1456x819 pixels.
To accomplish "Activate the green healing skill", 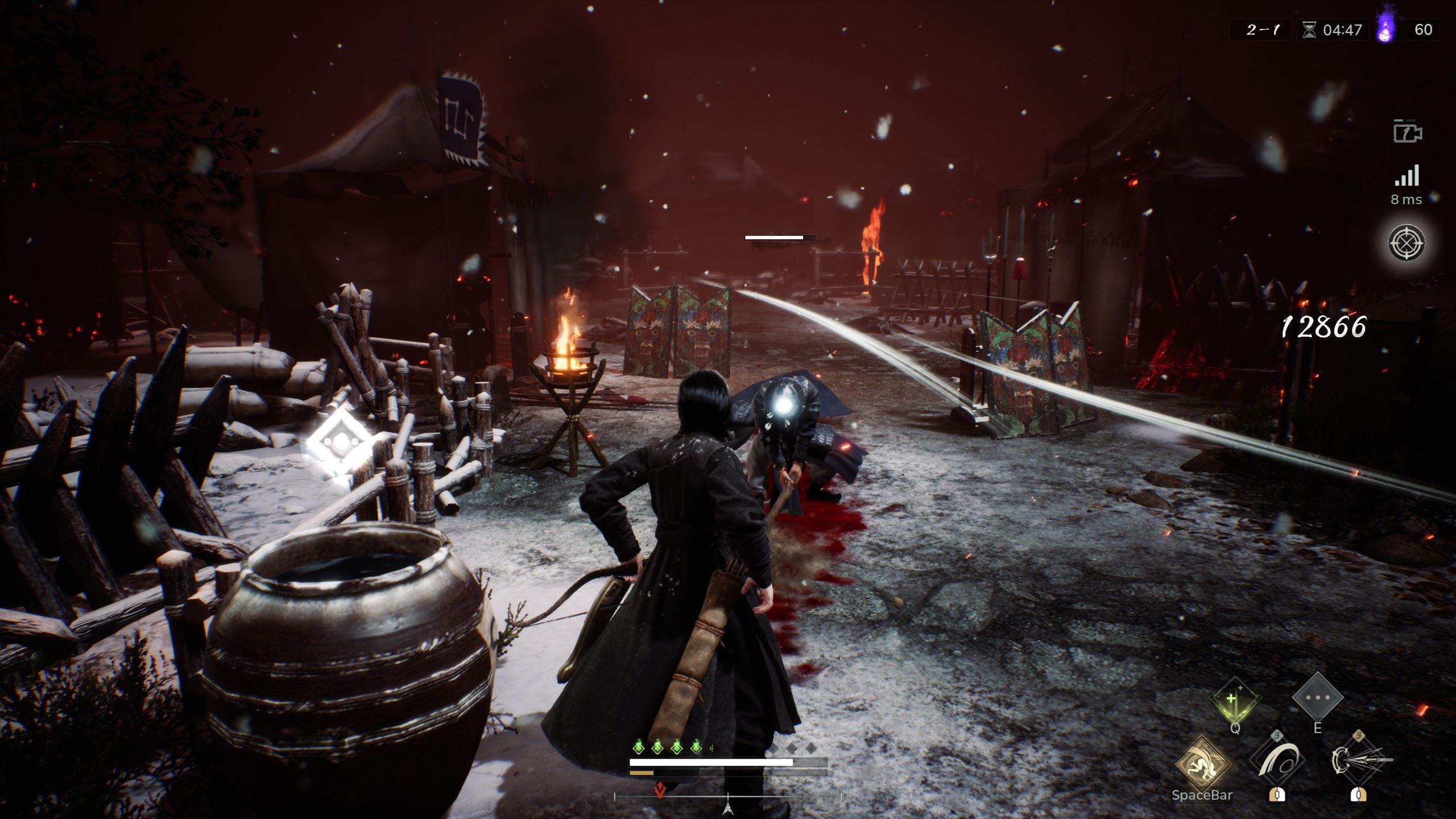I will point(1235,700).
